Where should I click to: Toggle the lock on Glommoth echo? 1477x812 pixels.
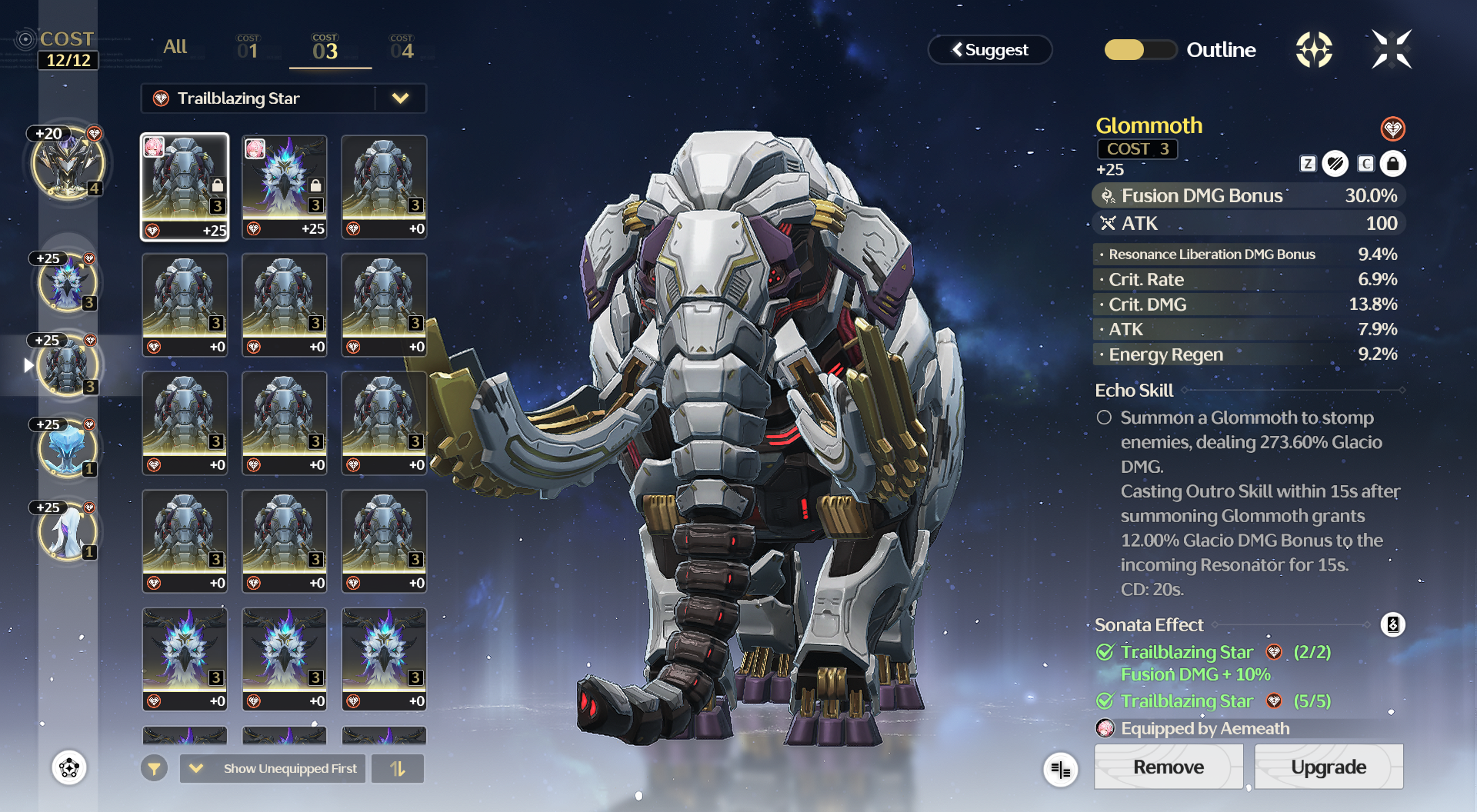[x=1392, y=164]
